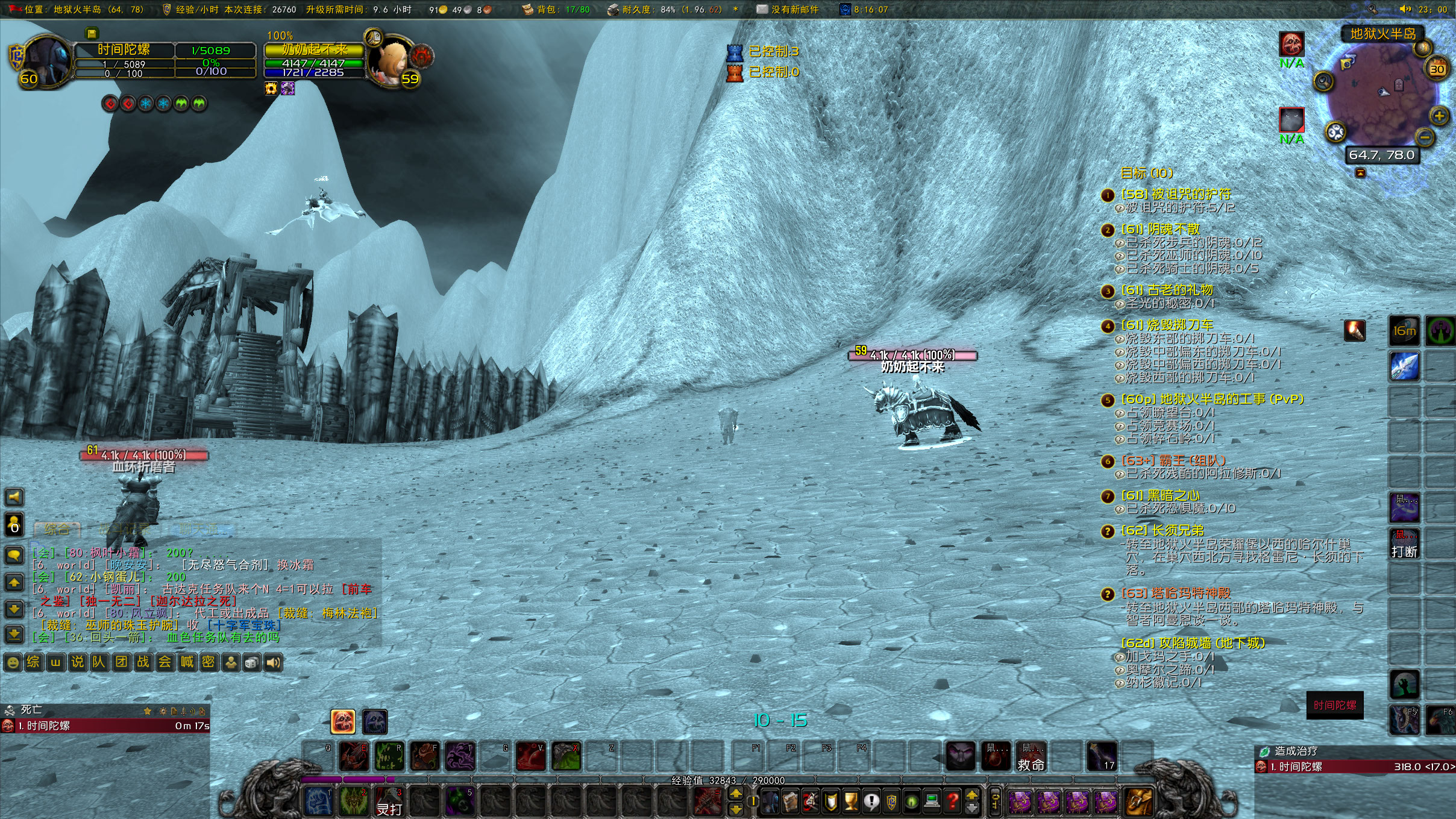Open the game menu computer screen icon
This screenshot has height=819, width=1456.
point(932,802)
